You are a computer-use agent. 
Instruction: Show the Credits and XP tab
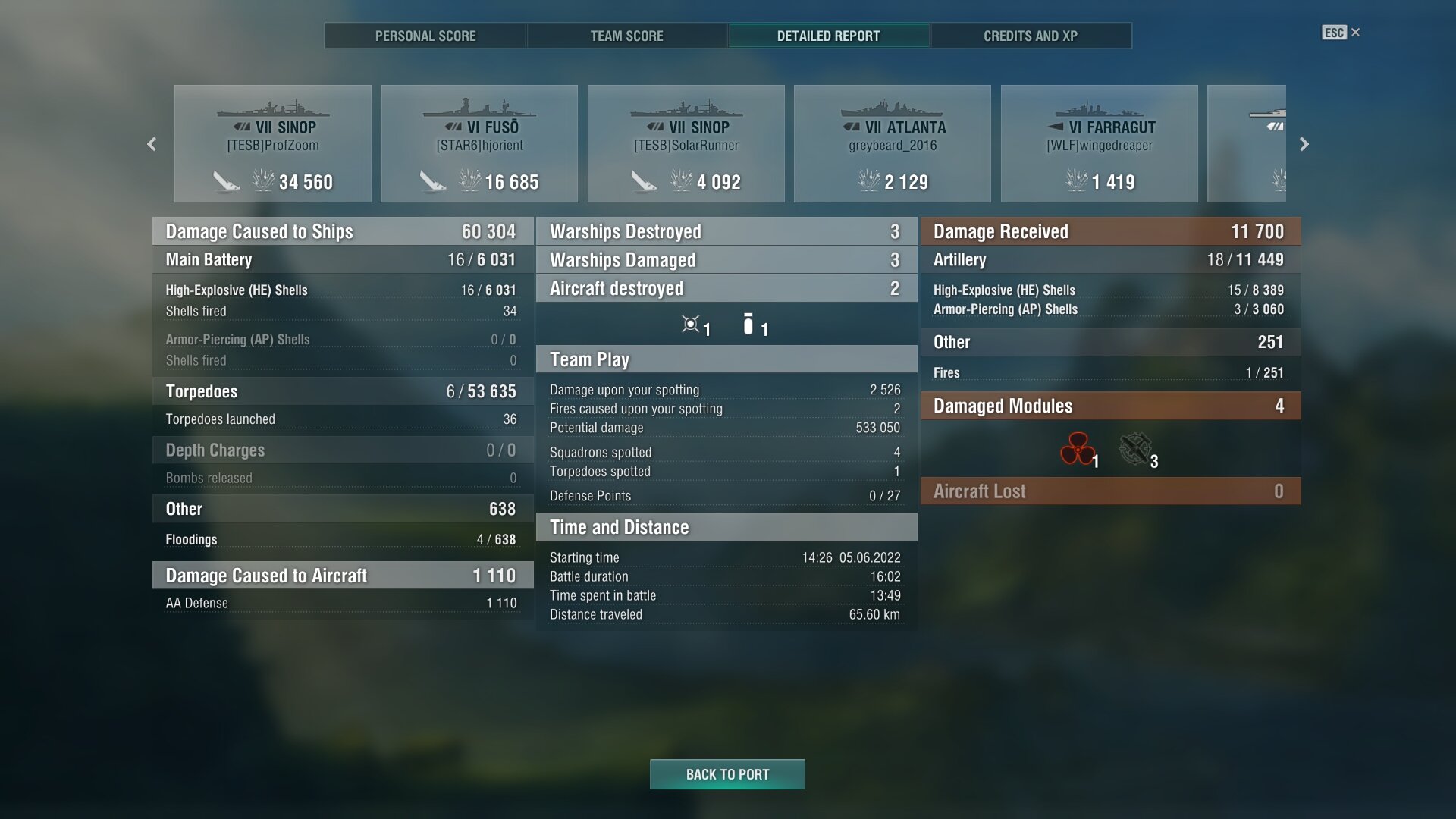(1031, 36)
